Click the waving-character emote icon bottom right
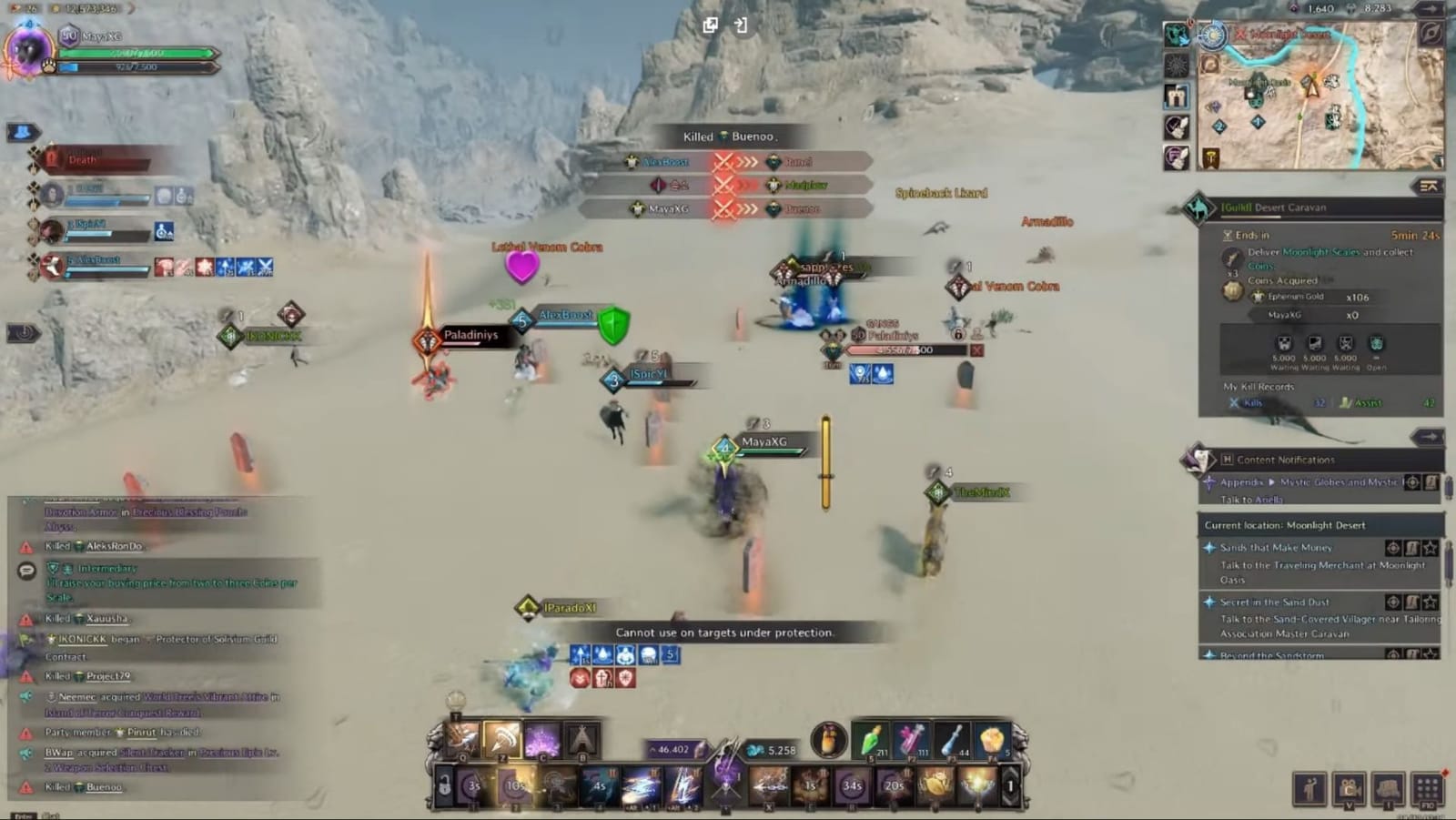 (1310, 788)
